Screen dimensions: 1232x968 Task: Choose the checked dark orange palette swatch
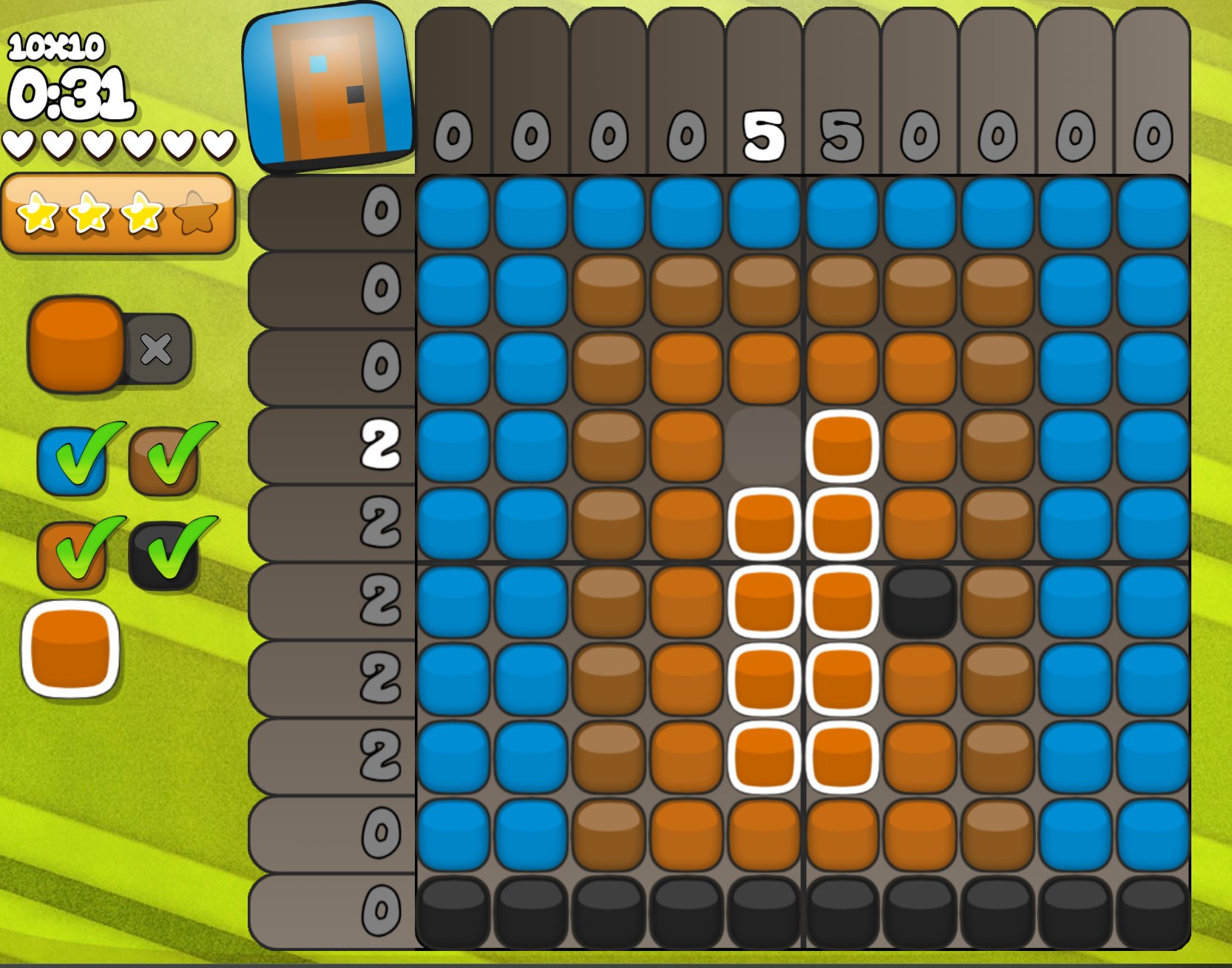(72, 554)
